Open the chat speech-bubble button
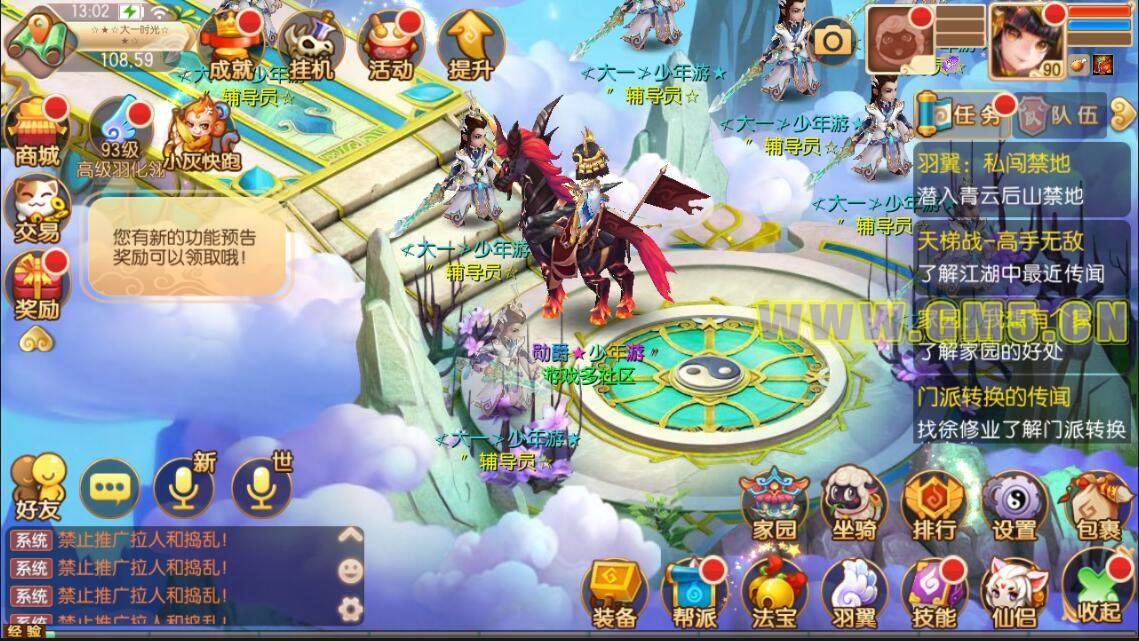Viewport: 1139px width, 641px height. (x=110, y=487)
